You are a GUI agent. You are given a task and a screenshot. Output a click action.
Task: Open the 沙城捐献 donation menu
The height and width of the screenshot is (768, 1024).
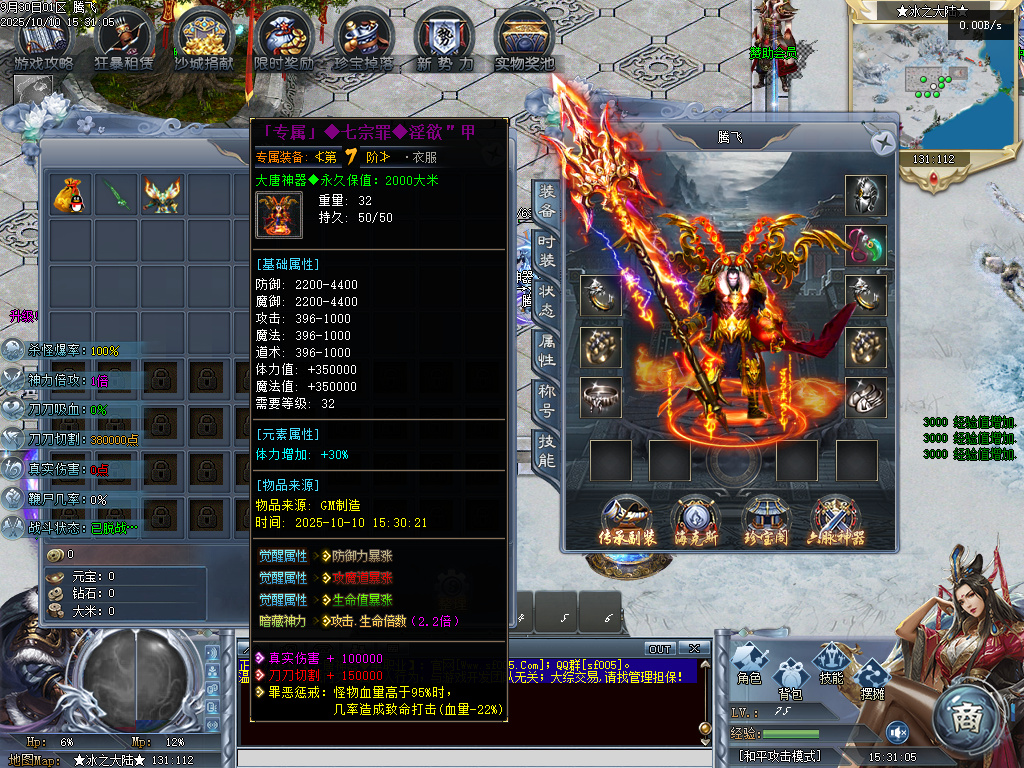point(204,41)
